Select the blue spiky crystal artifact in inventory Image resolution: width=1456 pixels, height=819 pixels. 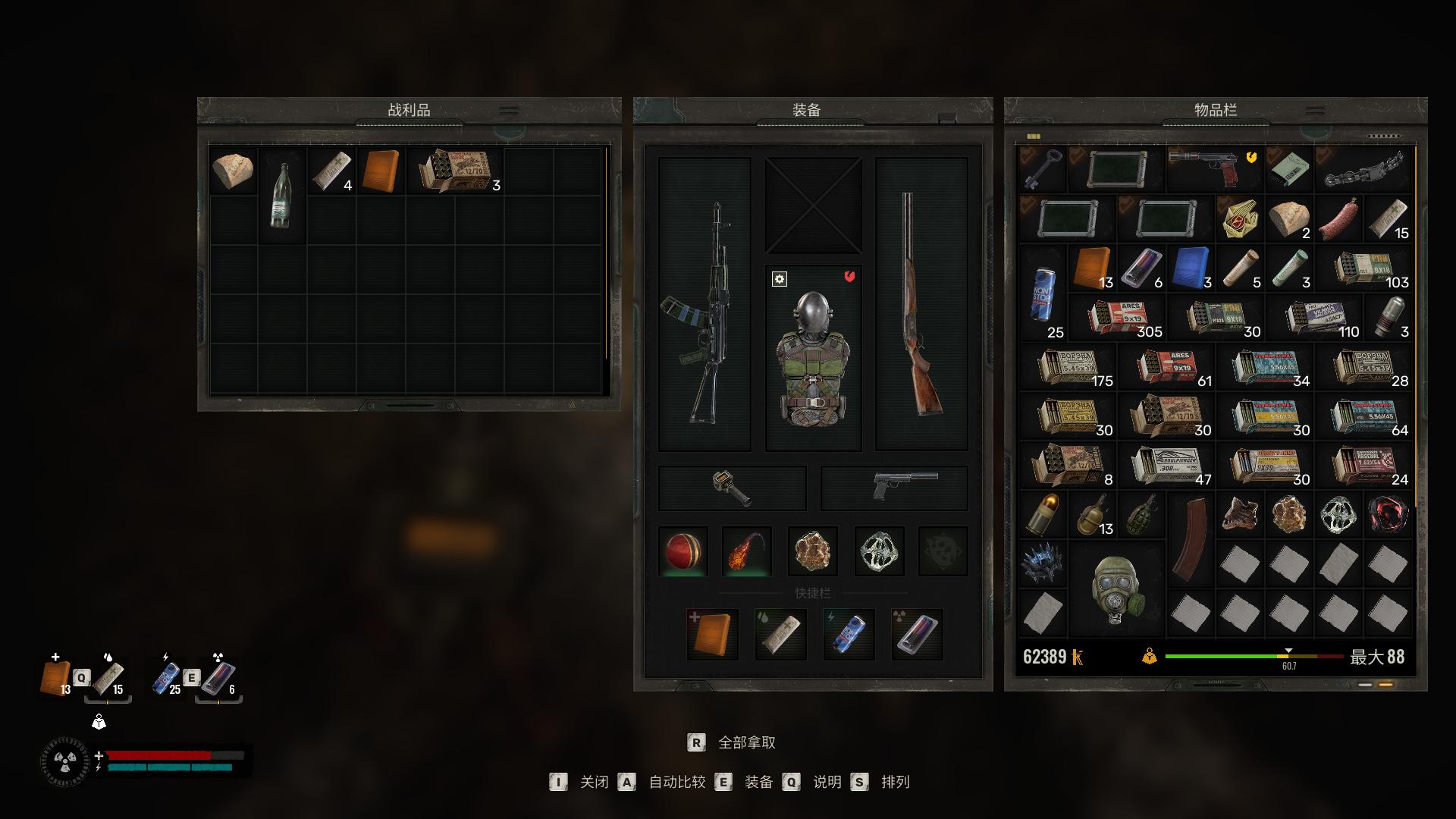[1042, 565]
